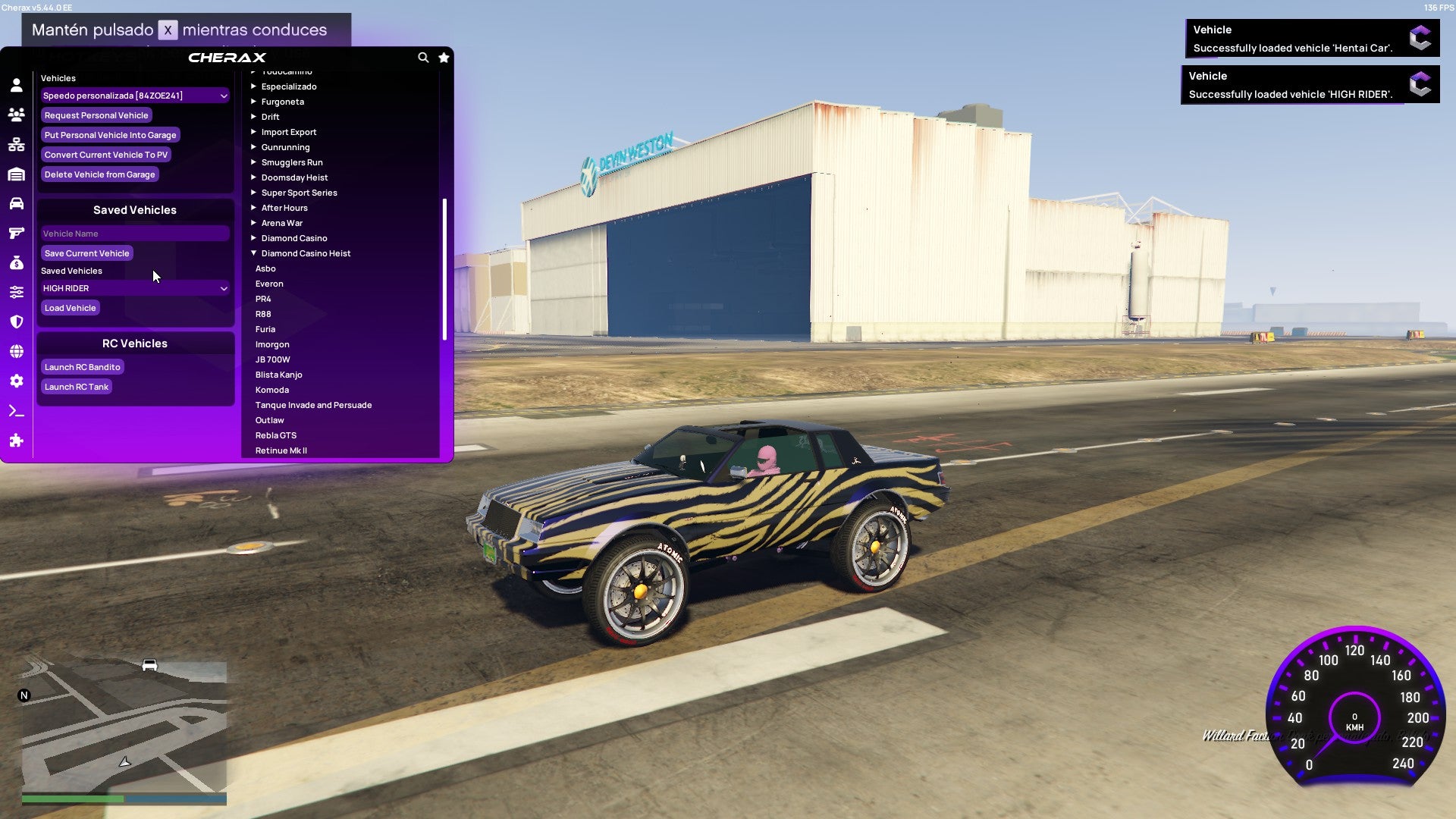Choose the Outlaw vehicle entry

pyautogui.click(x=270, y=420)
